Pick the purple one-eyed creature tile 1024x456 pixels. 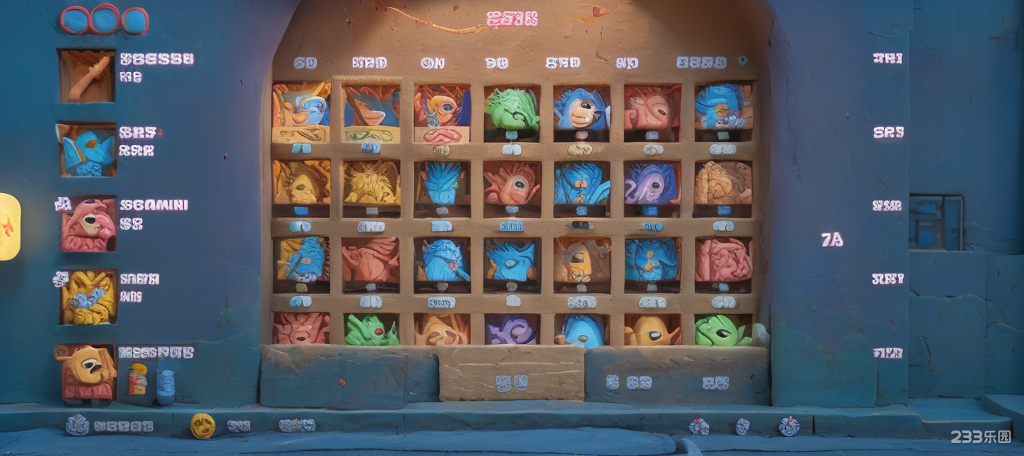[x=651, y=183]
